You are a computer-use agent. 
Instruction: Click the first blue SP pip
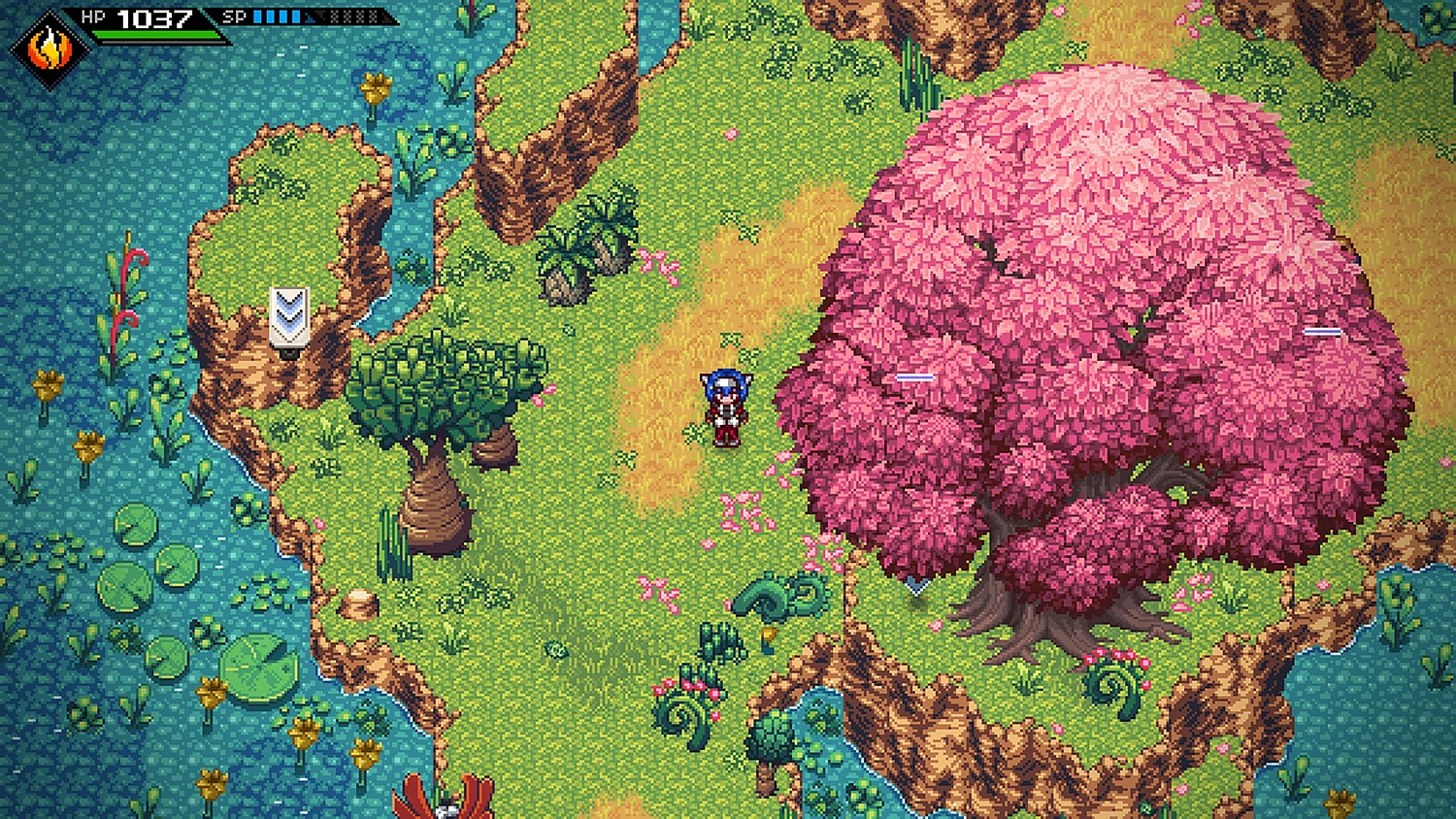[x=257, y=16]
